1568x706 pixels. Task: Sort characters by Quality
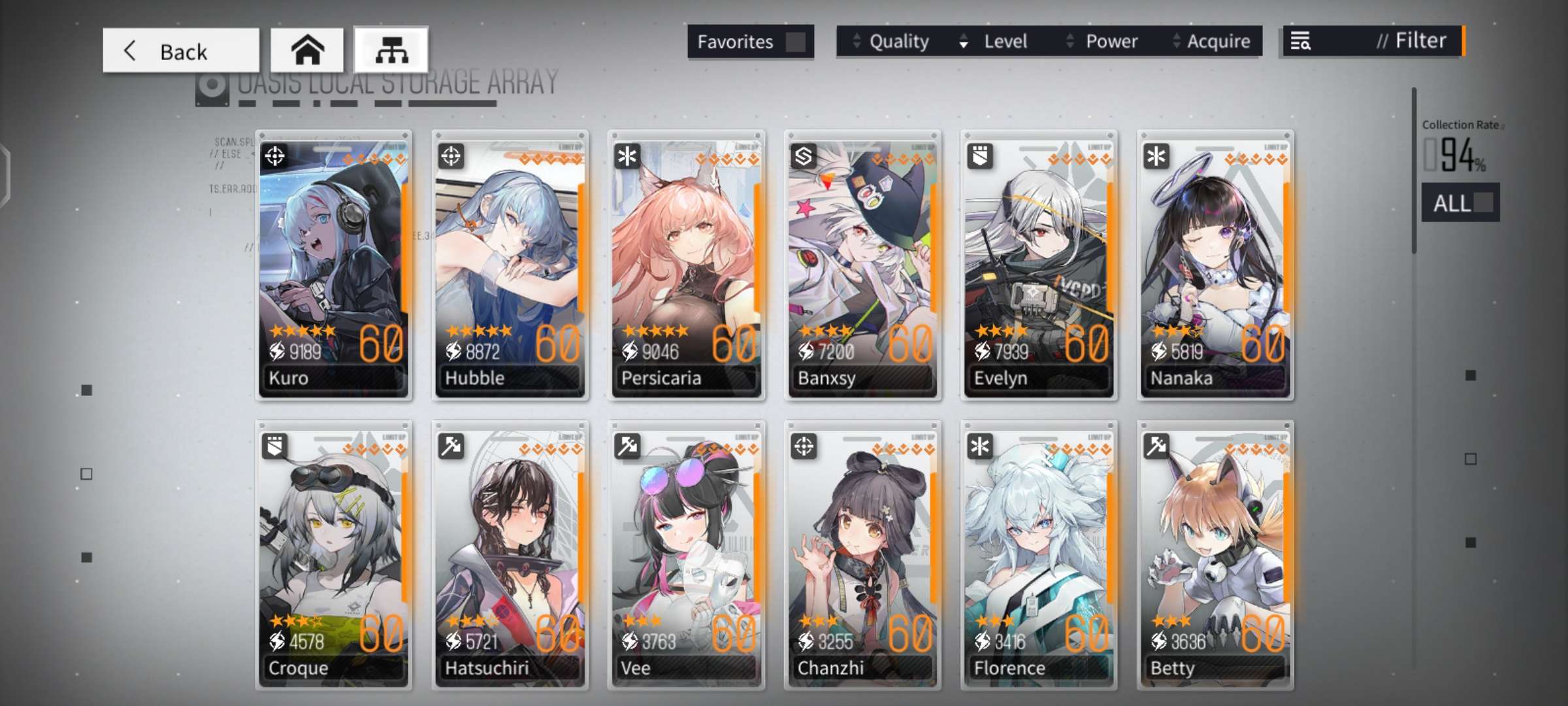point(892,42)
